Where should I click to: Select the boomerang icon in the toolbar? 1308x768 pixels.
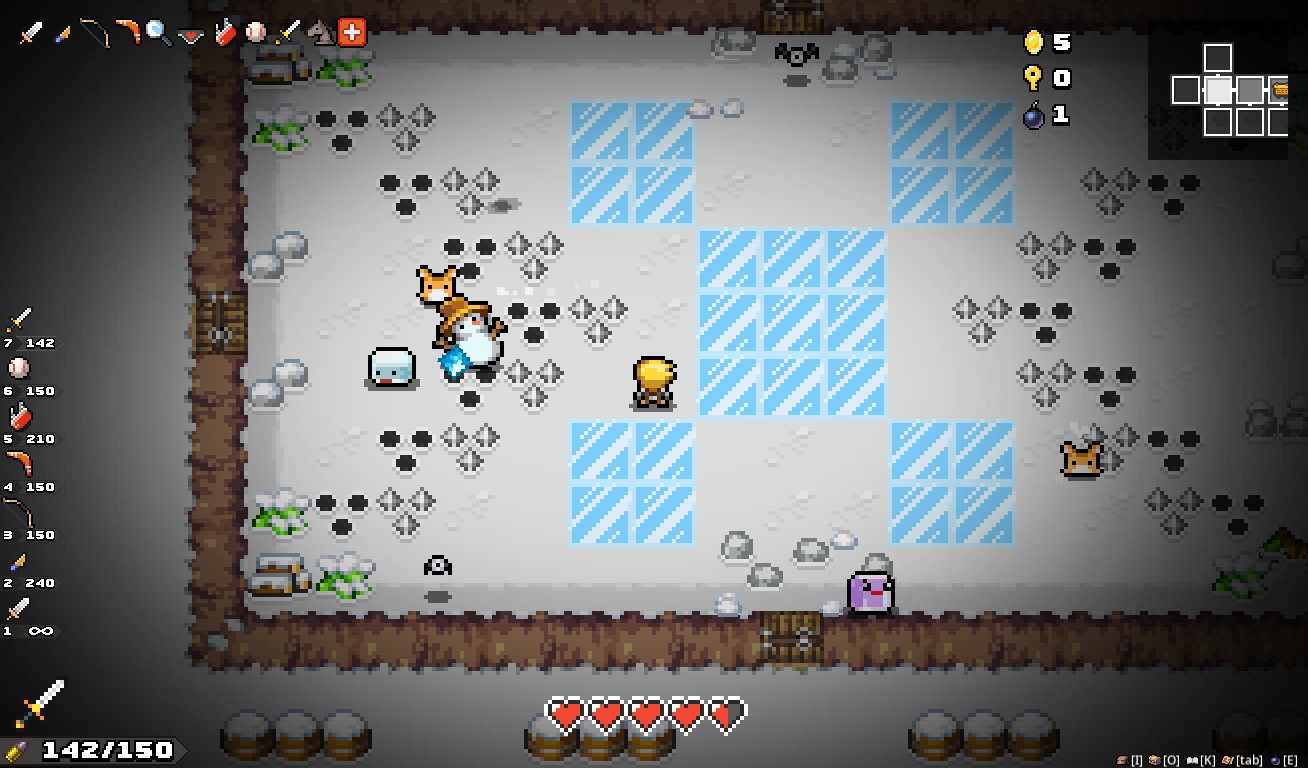127,31
